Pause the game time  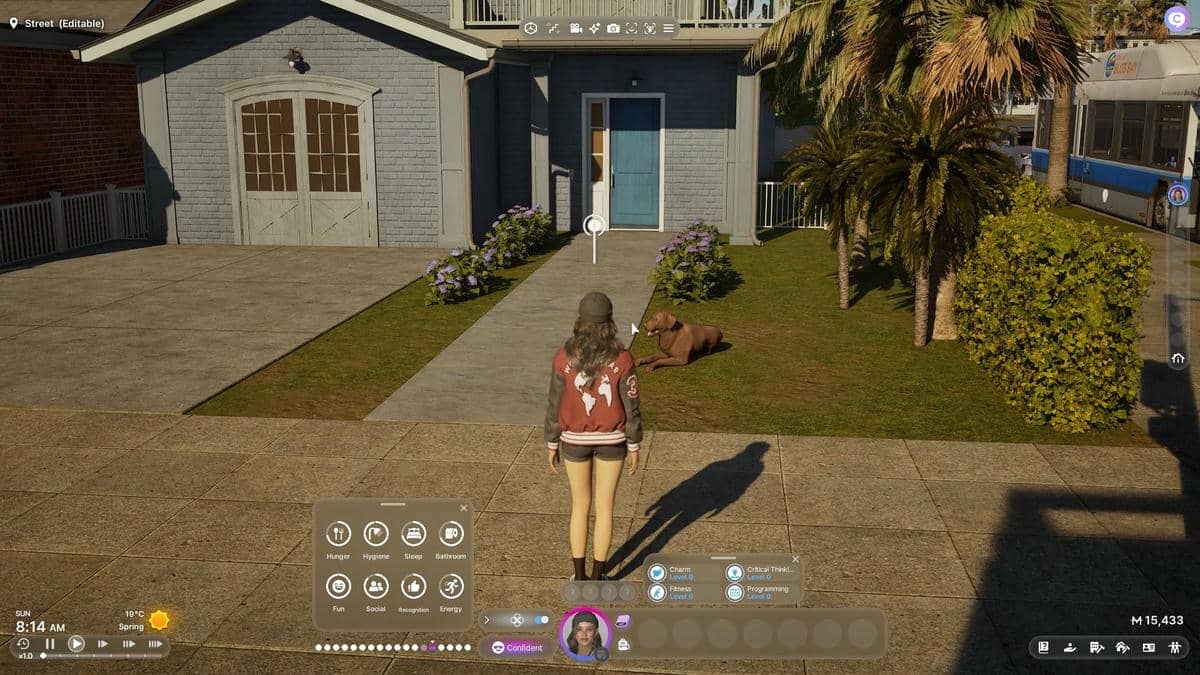click(x=50, y=644)
